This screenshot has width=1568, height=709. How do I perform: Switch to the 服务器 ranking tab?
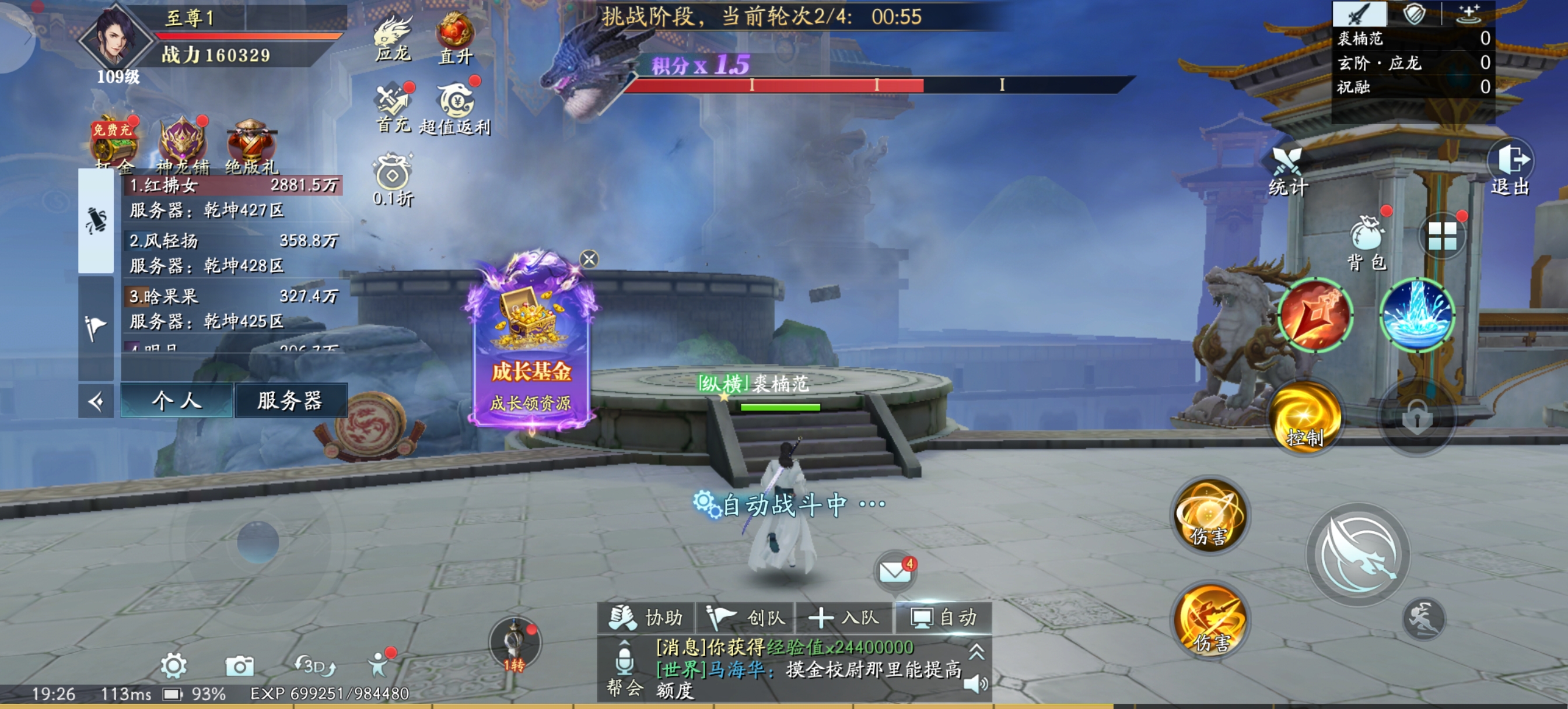(290, 401)
